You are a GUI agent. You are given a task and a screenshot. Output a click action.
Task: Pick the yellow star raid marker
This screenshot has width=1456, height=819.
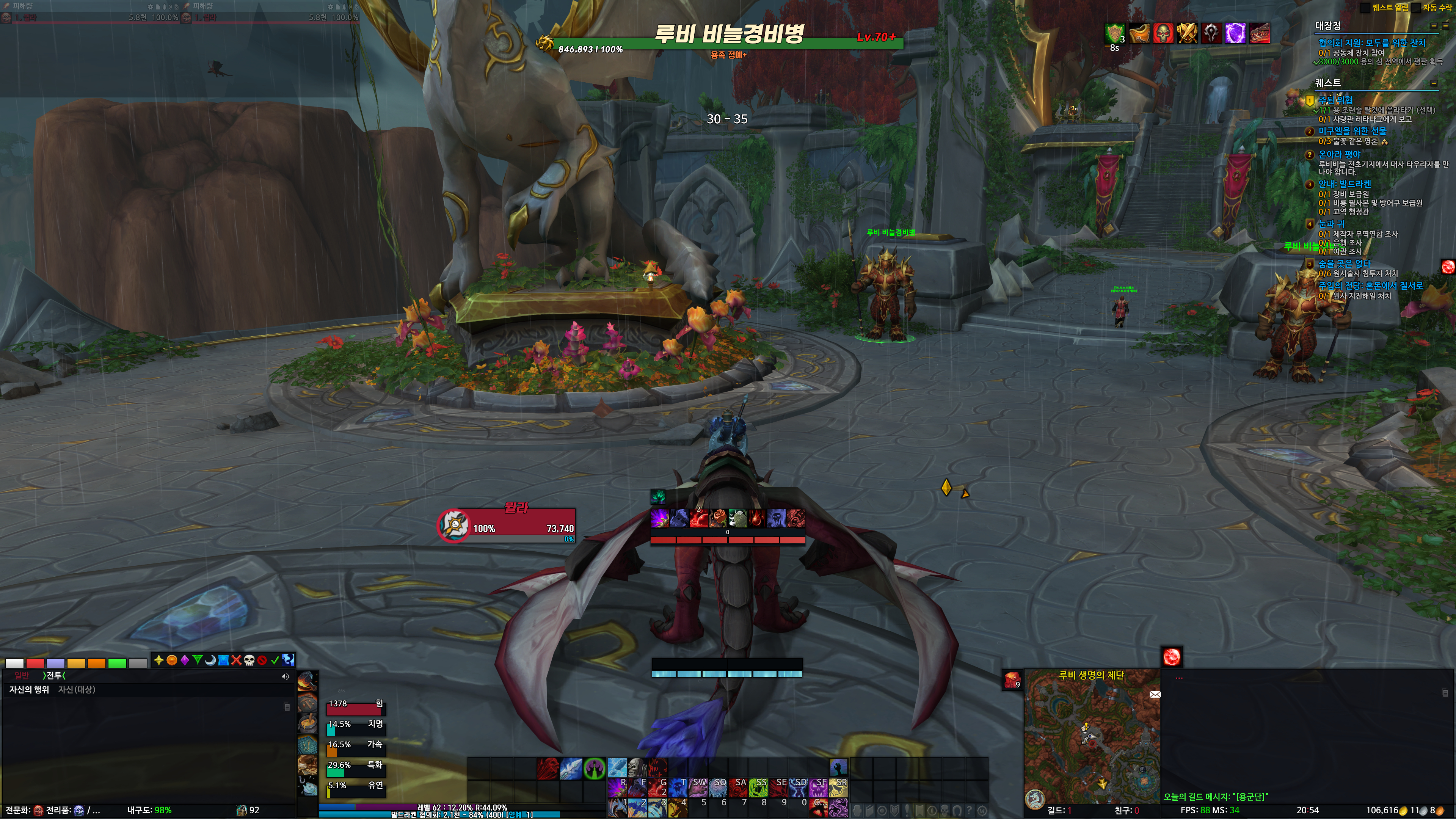pos(159,660)
